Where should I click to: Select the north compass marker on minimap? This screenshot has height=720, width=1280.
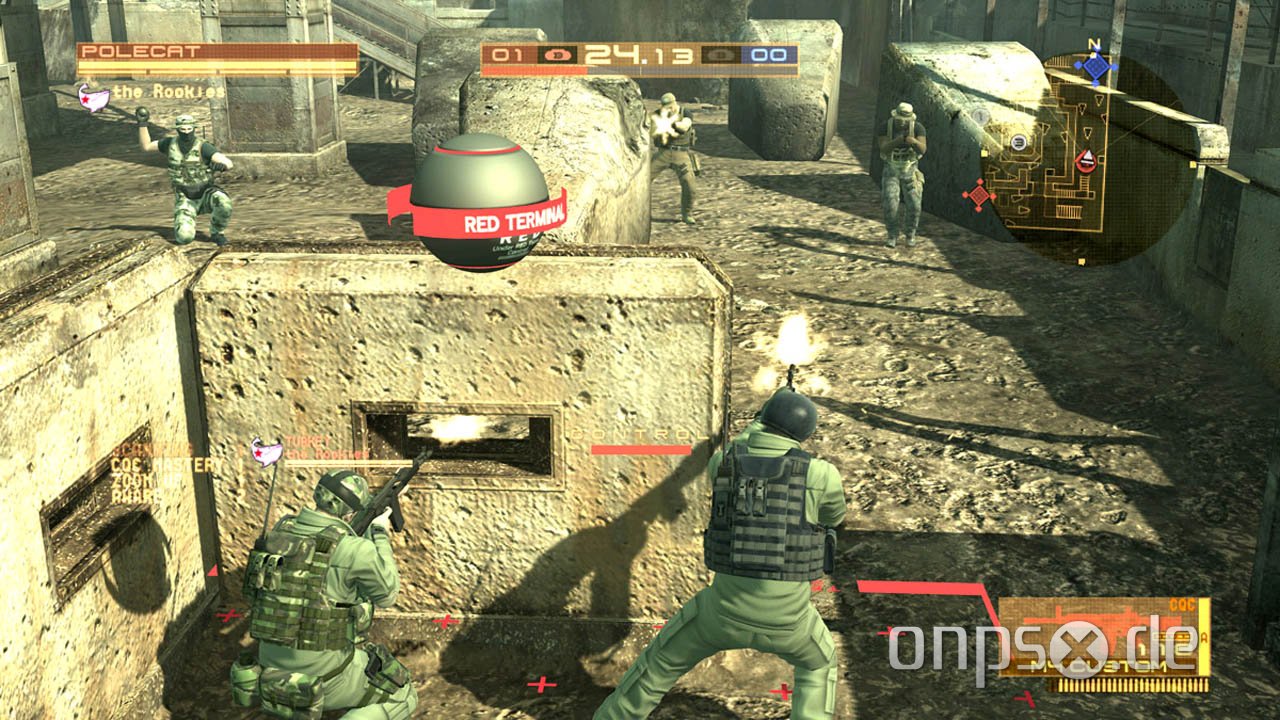(1093, 42)
